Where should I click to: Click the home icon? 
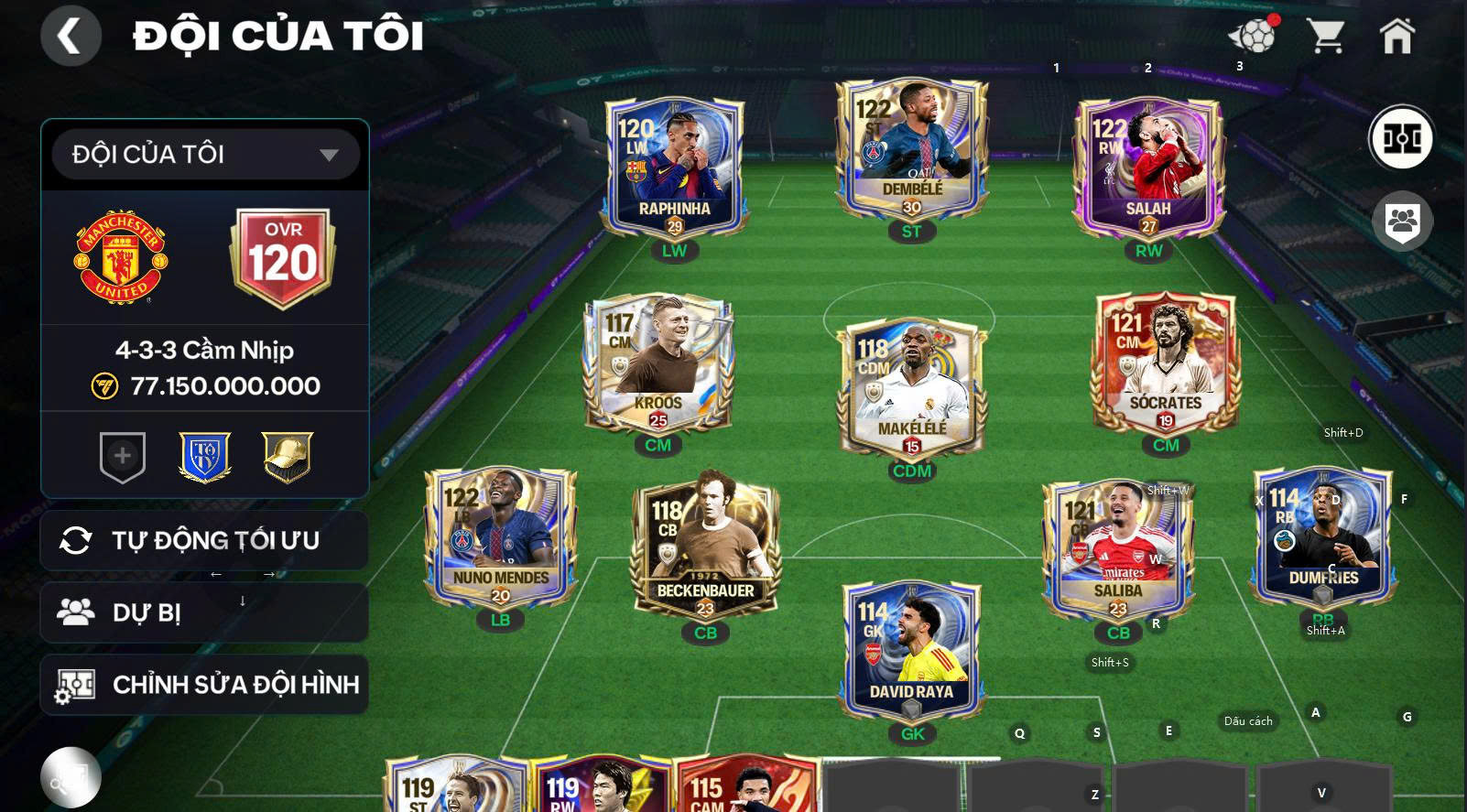(x=1396, y=35)
